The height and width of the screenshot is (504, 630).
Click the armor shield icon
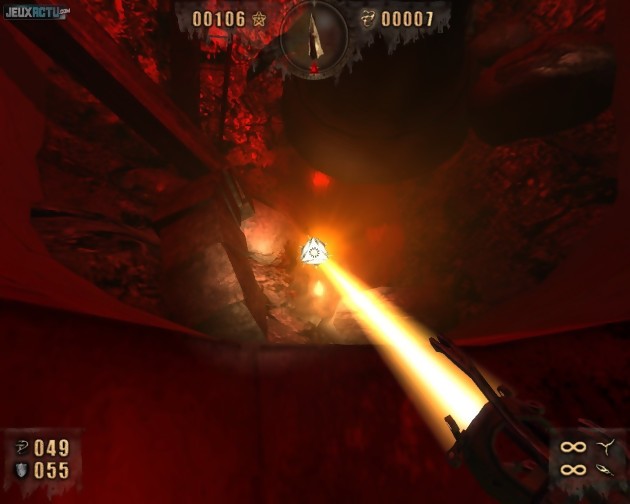[x=21, y=470]
